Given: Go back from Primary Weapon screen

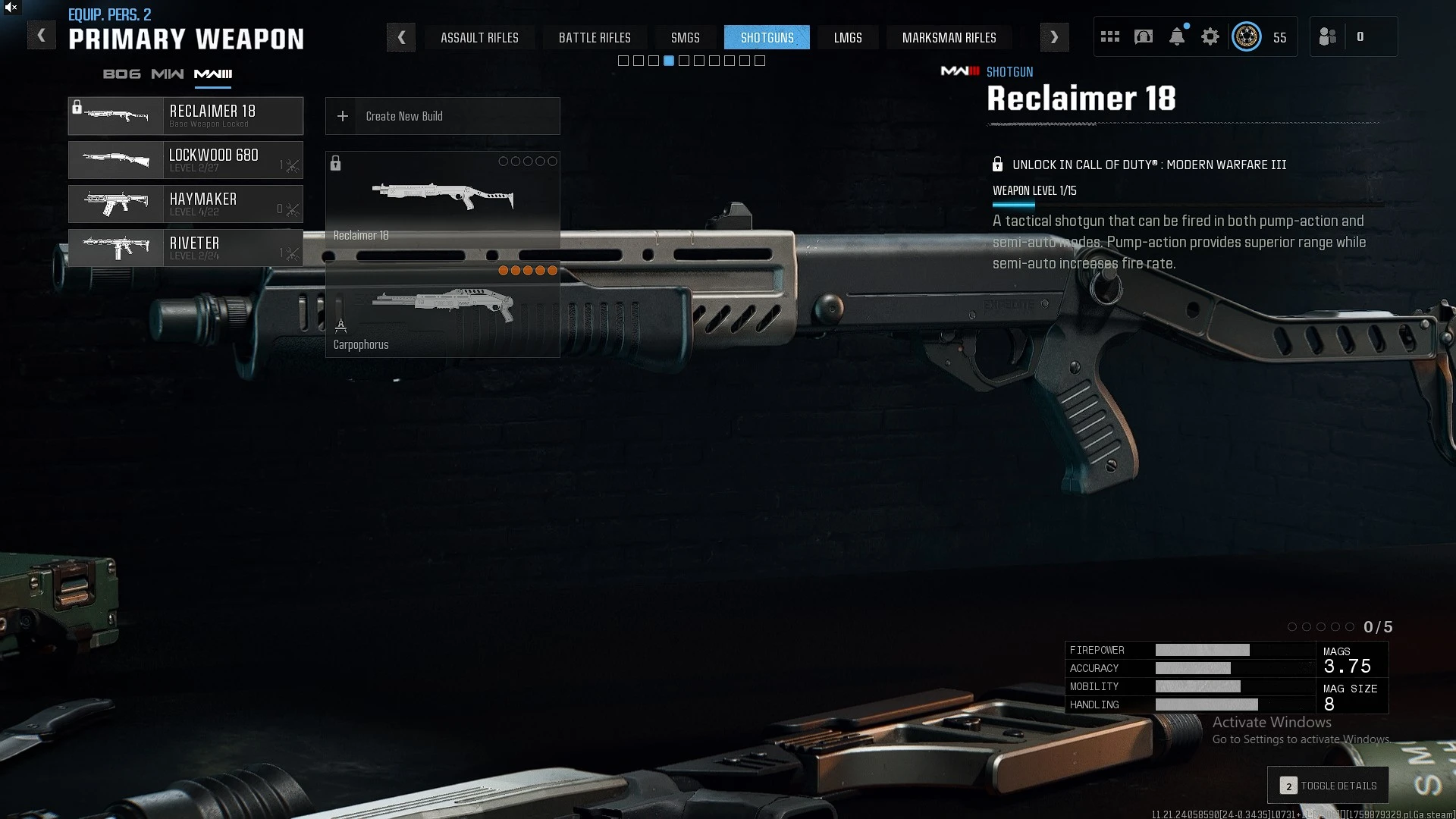Looking at the screenshot, I should (42, 36).
